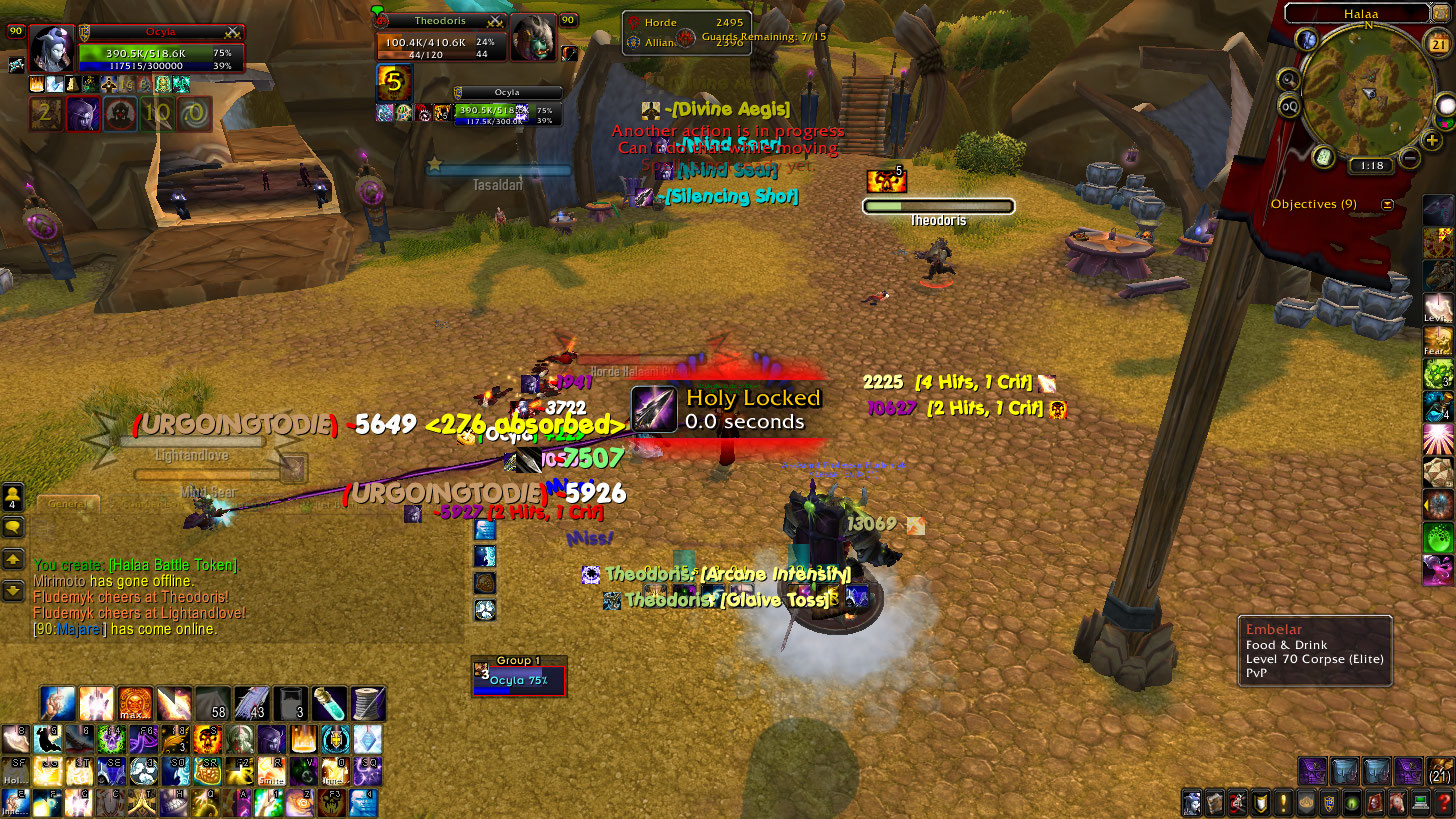Image resolution: width=1456 pixels, height=819 pixels.
Task: Open the red question mark help button
Action: pos(1443,802)
